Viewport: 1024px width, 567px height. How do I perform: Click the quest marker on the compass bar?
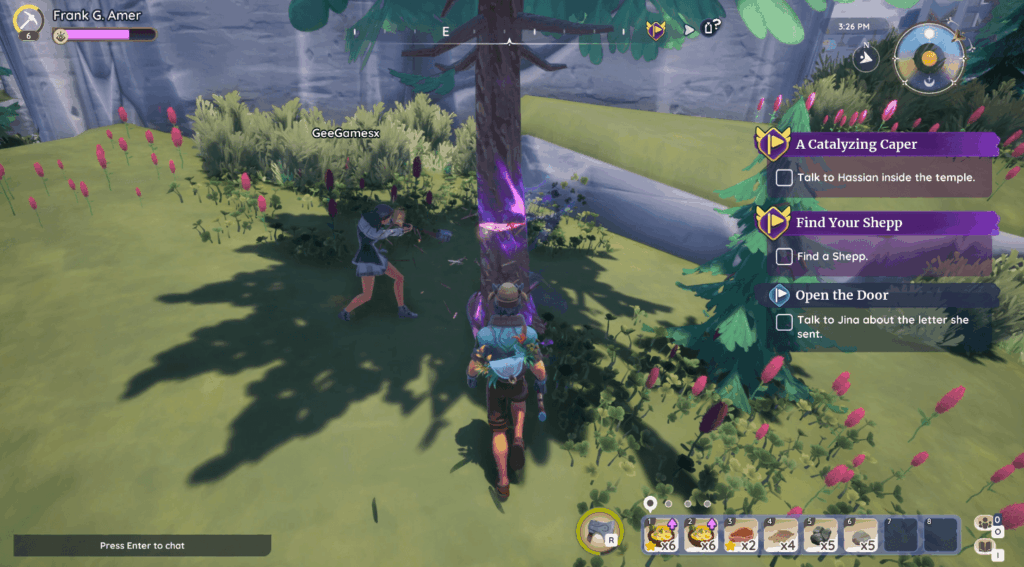[656, 30]
